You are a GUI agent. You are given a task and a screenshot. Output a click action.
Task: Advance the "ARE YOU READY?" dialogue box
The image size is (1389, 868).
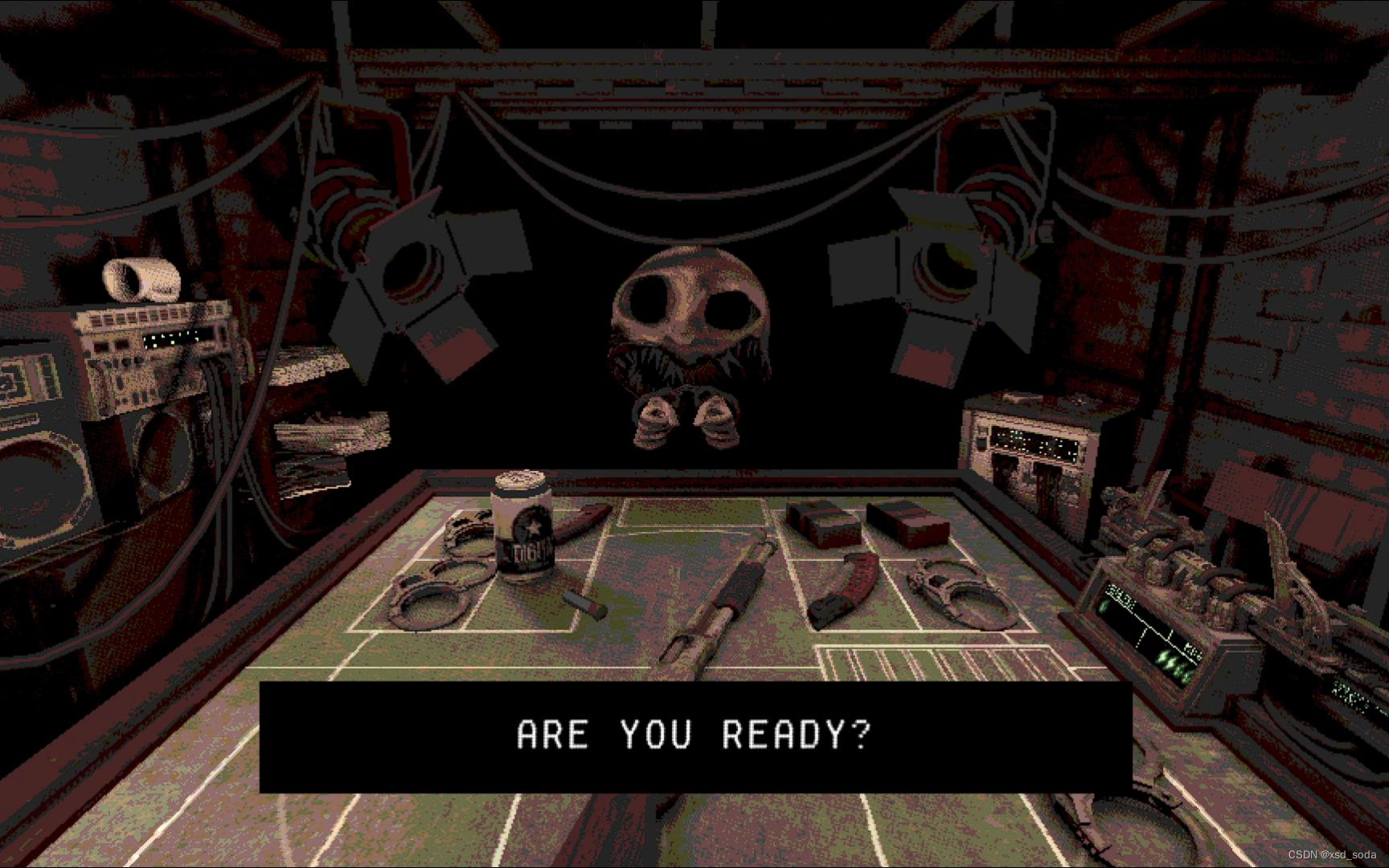point(694,736)
